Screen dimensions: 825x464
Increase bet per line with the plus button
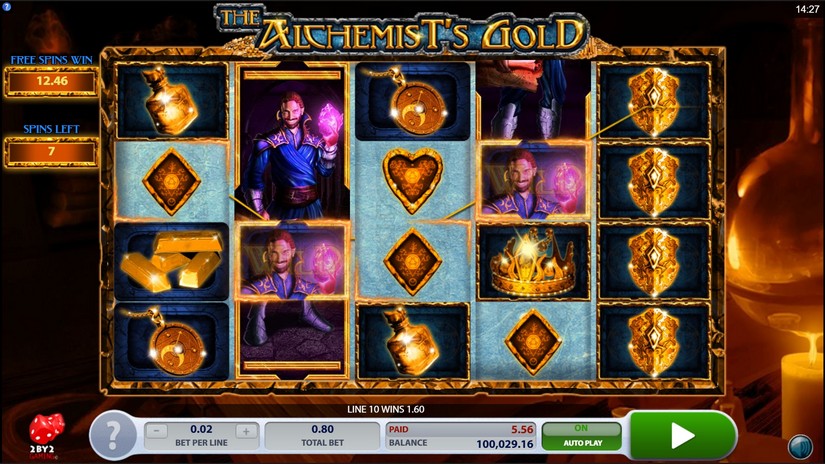tap(247, 433)
